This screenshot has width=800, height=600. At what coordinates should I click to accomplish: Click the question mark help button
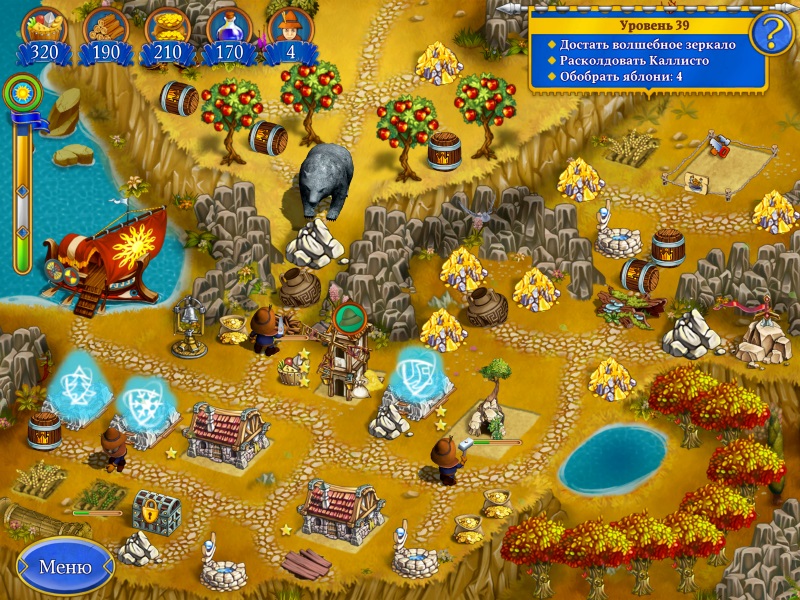(x=771, y=36)
